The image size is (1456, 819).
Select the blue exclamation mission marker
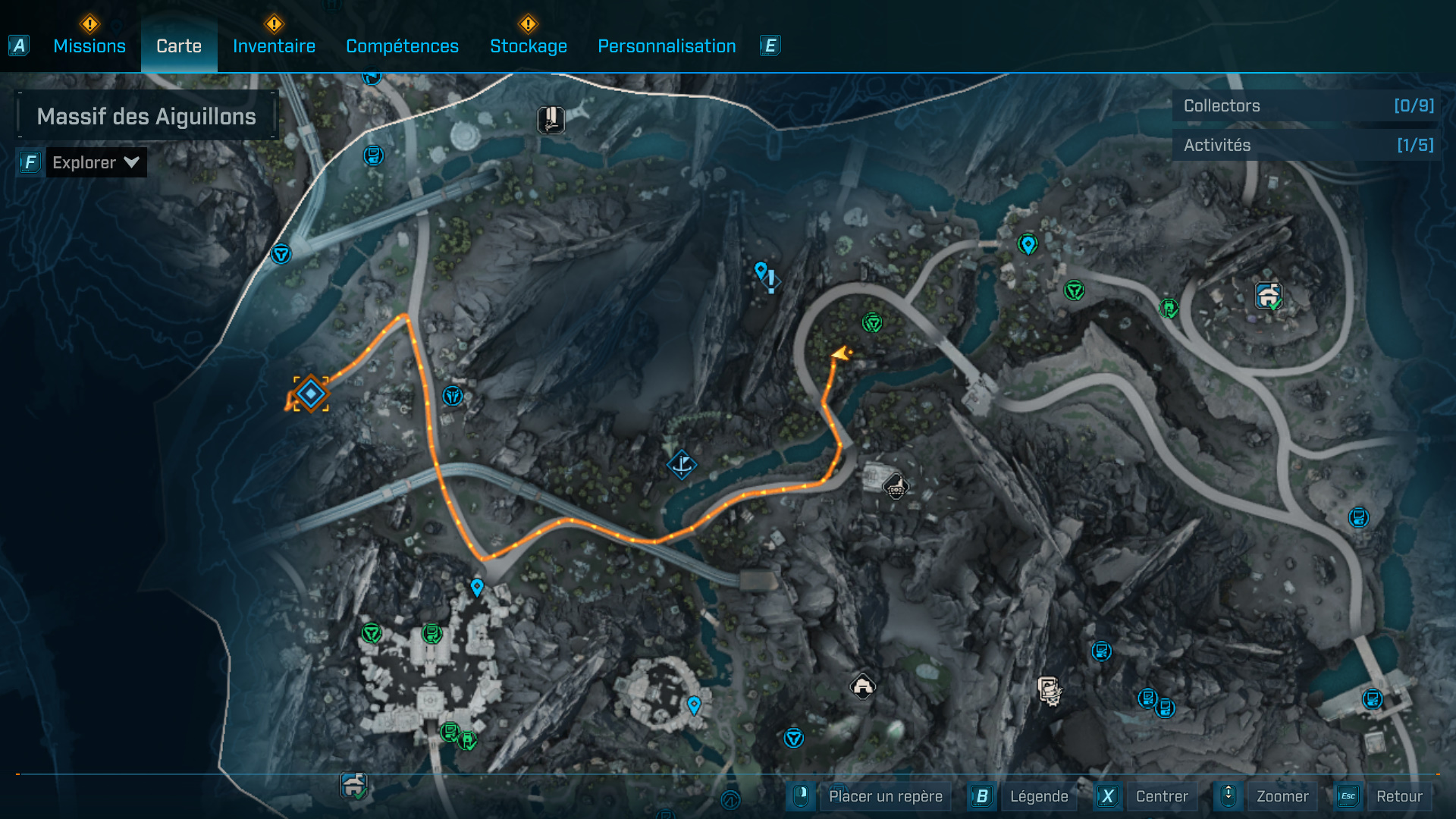(x=770, y=281)
